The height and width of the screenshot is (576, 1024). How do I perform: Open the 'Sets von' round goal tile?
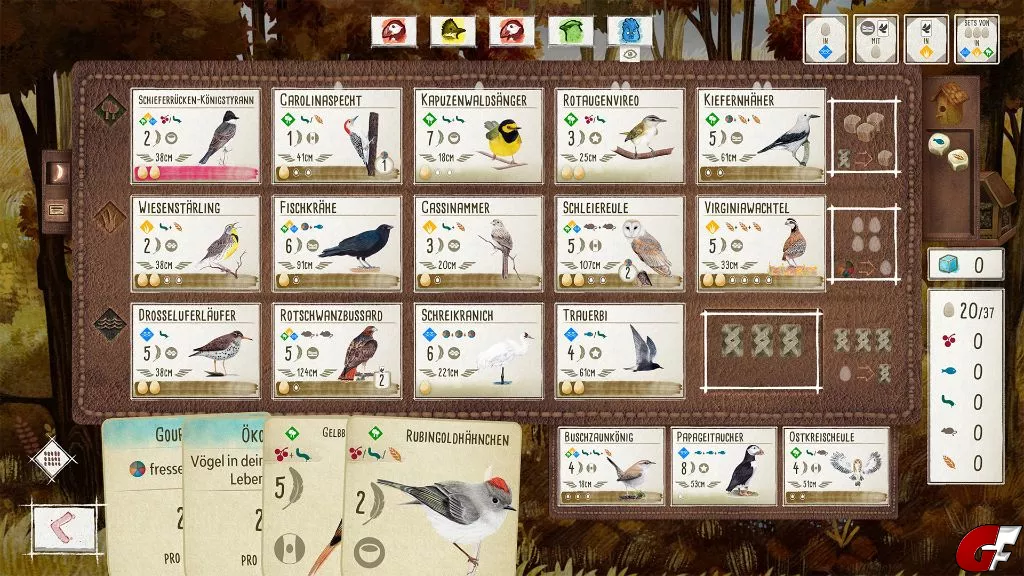pos(976,40)
